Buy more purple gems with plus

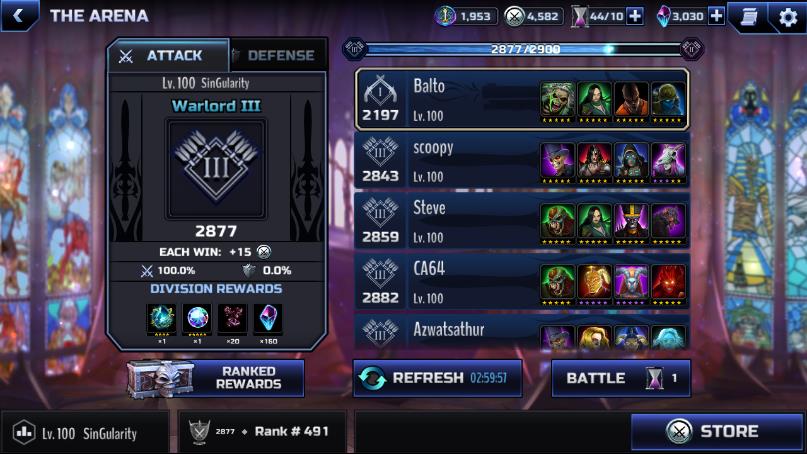pyautogui.click(x=716, y=16)
